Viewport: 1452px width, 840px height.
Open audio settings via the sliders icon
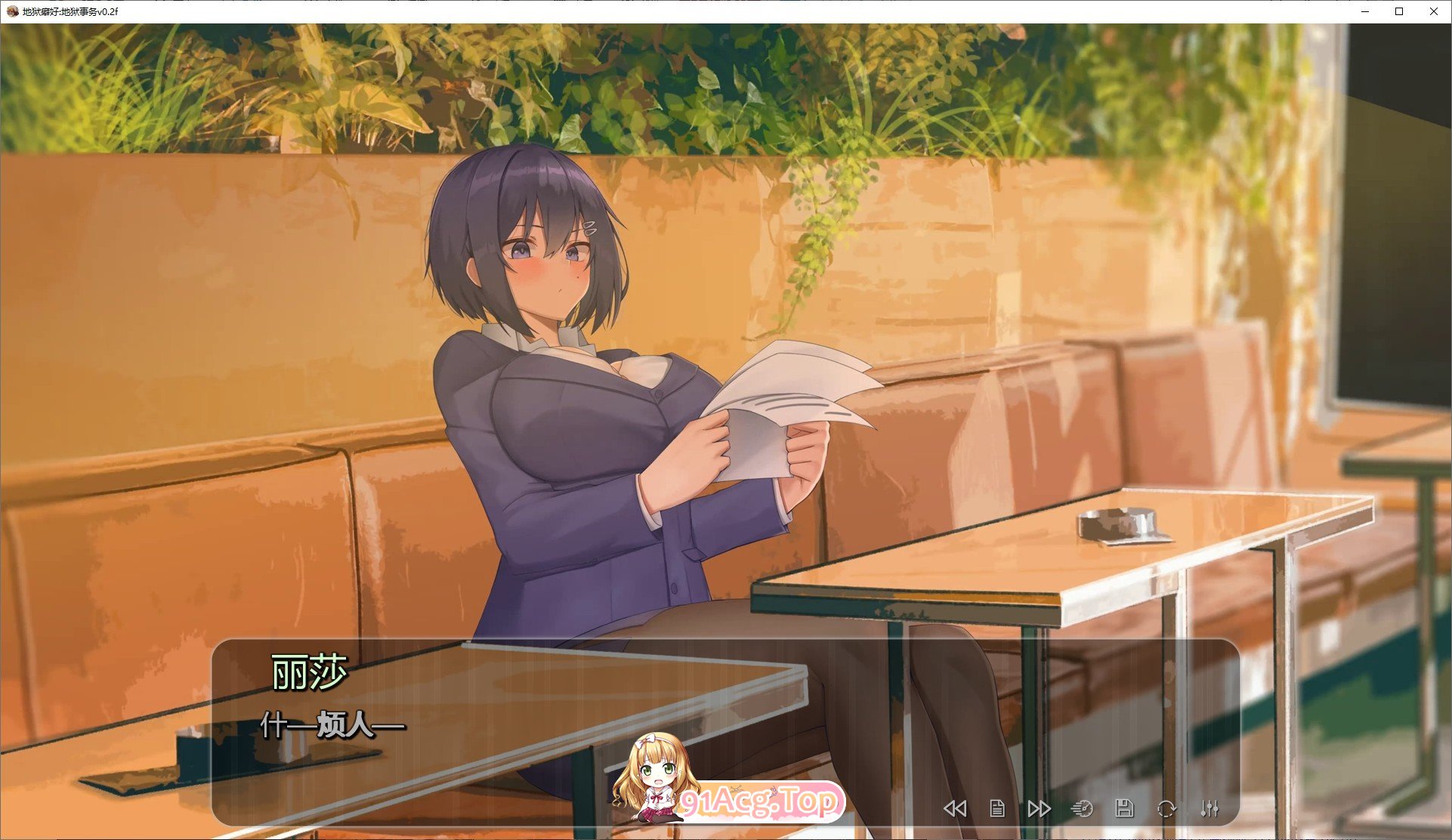(x=1210, y=808)
